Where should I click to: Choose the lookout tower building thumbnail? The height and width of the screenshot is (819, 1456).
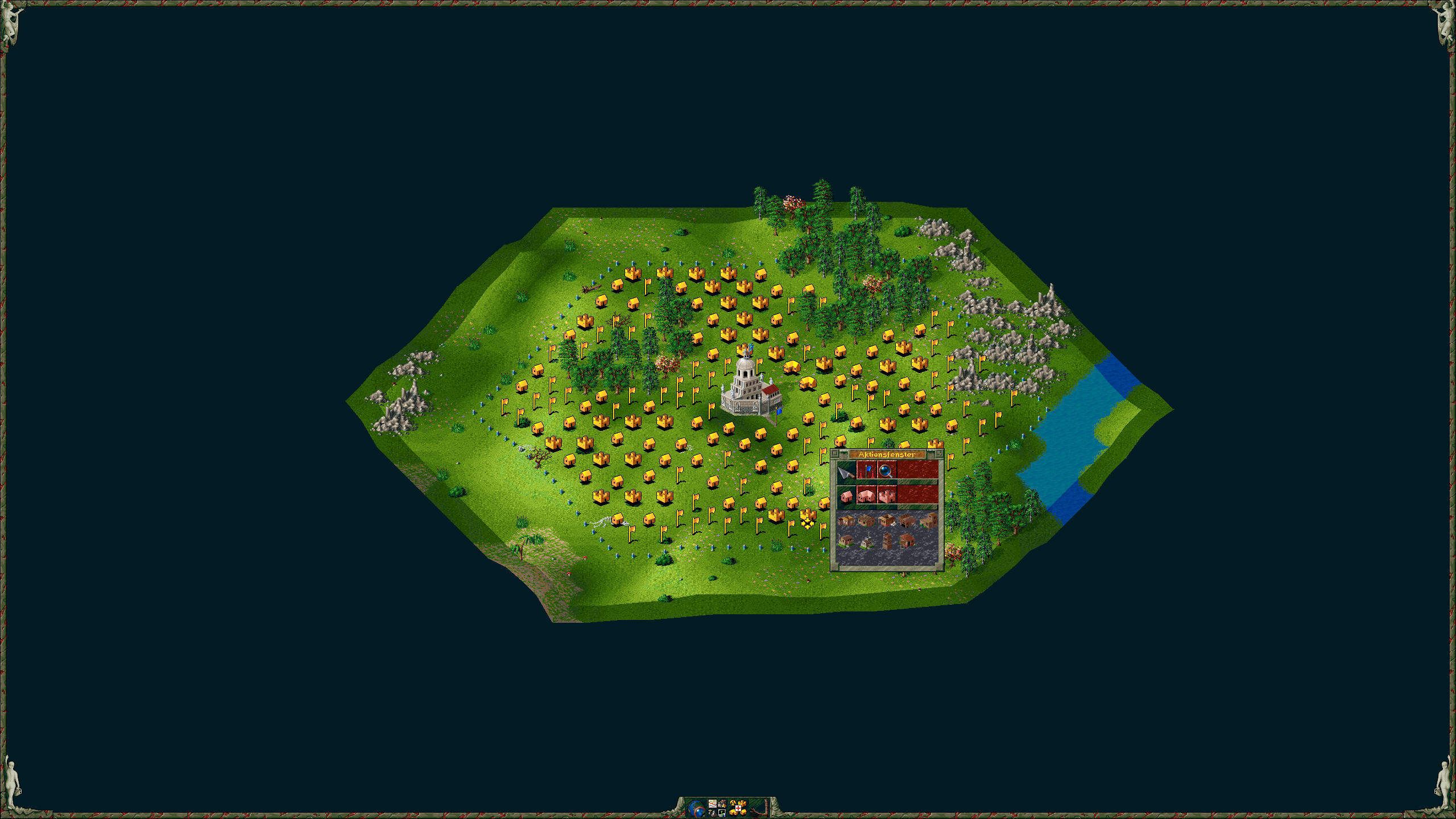pyautogui.click(x=887, y=541)
